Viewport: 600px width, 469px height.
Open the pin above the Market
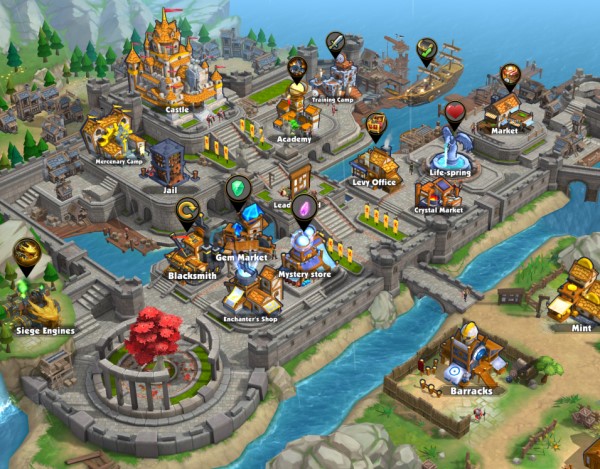coord(511,75)
